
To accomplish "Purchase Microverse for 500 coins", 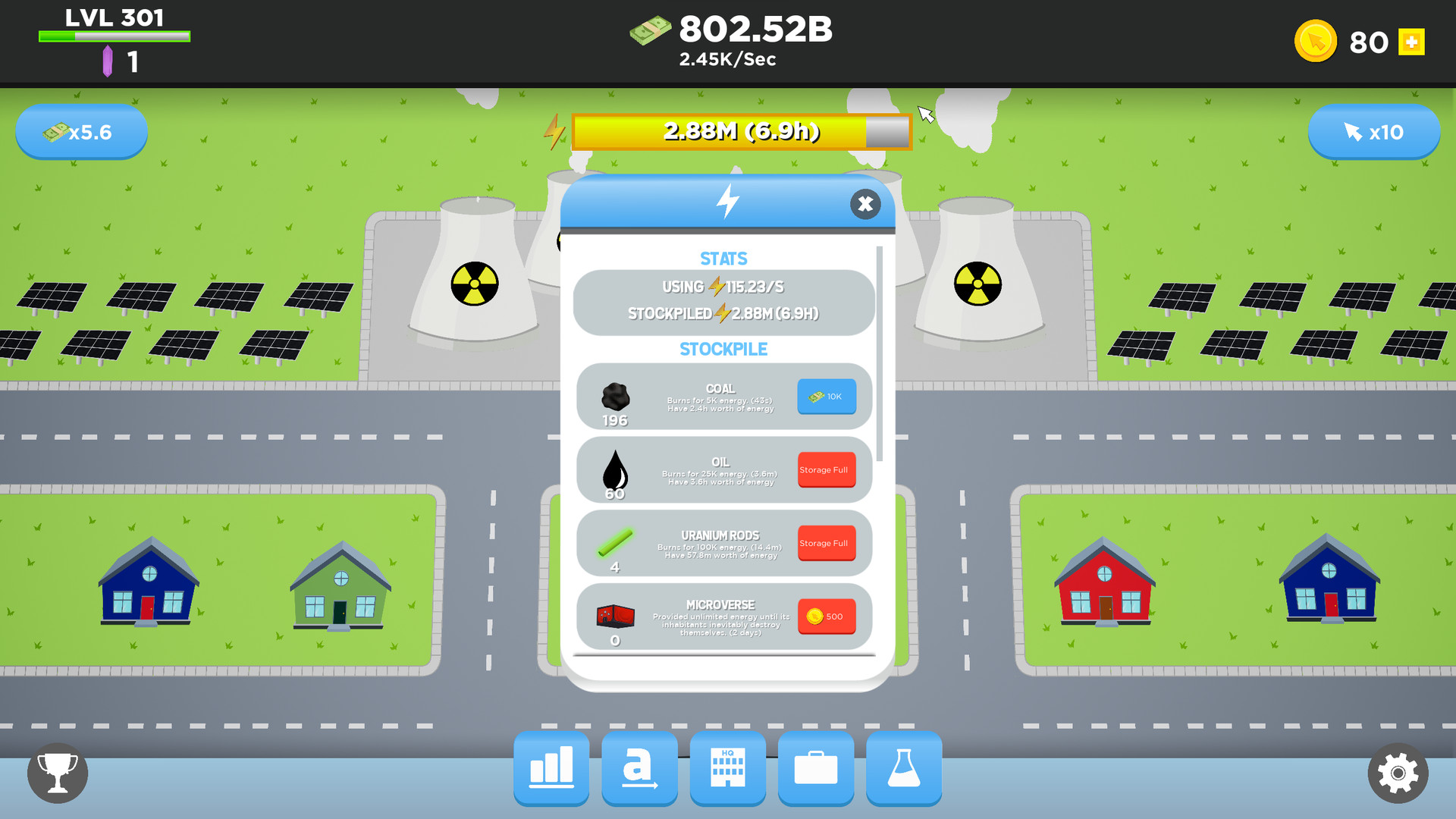I will (x=827, y=616).
